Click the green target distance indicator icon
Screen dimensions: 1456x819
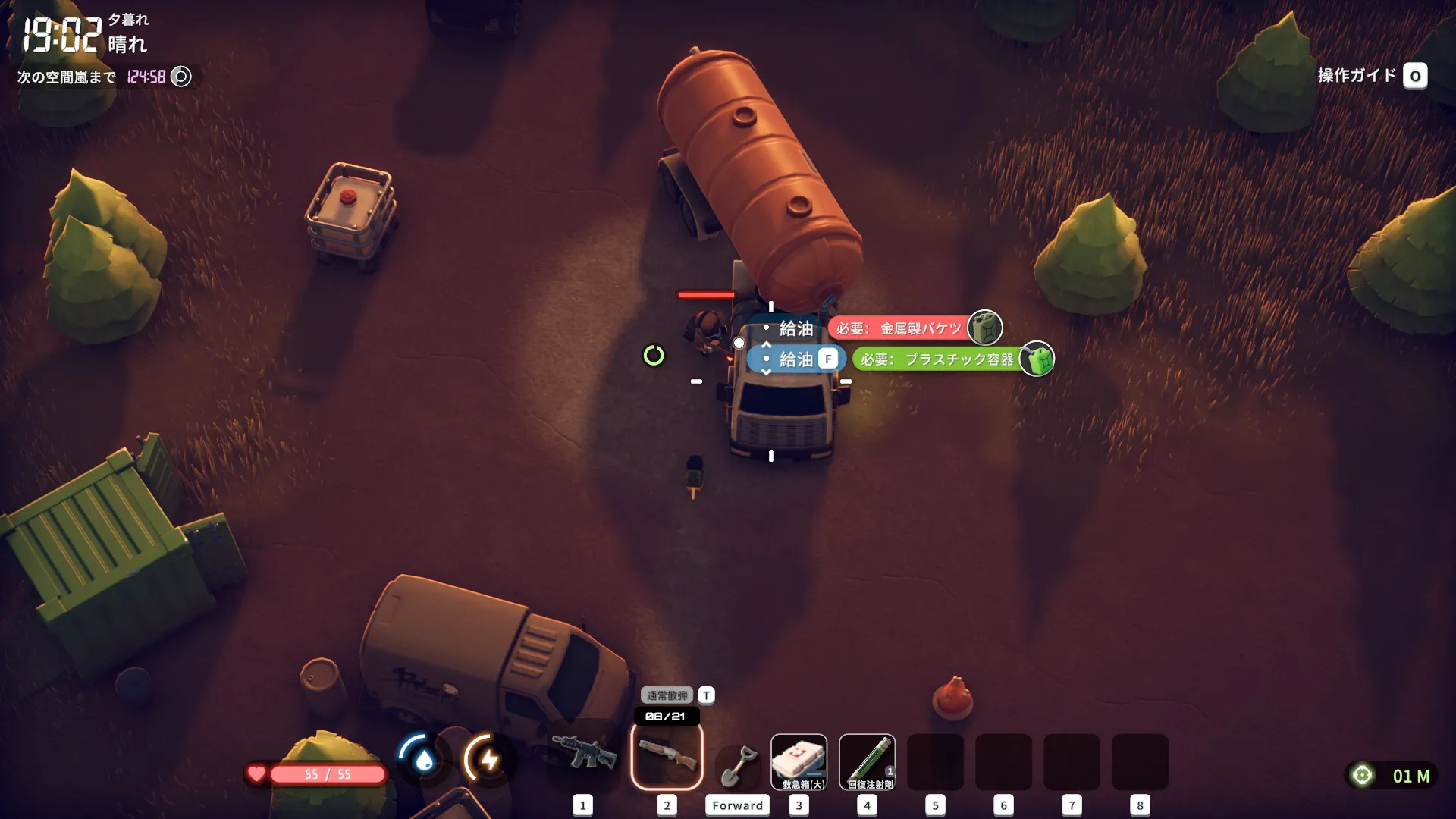(x=1362, y=775)
